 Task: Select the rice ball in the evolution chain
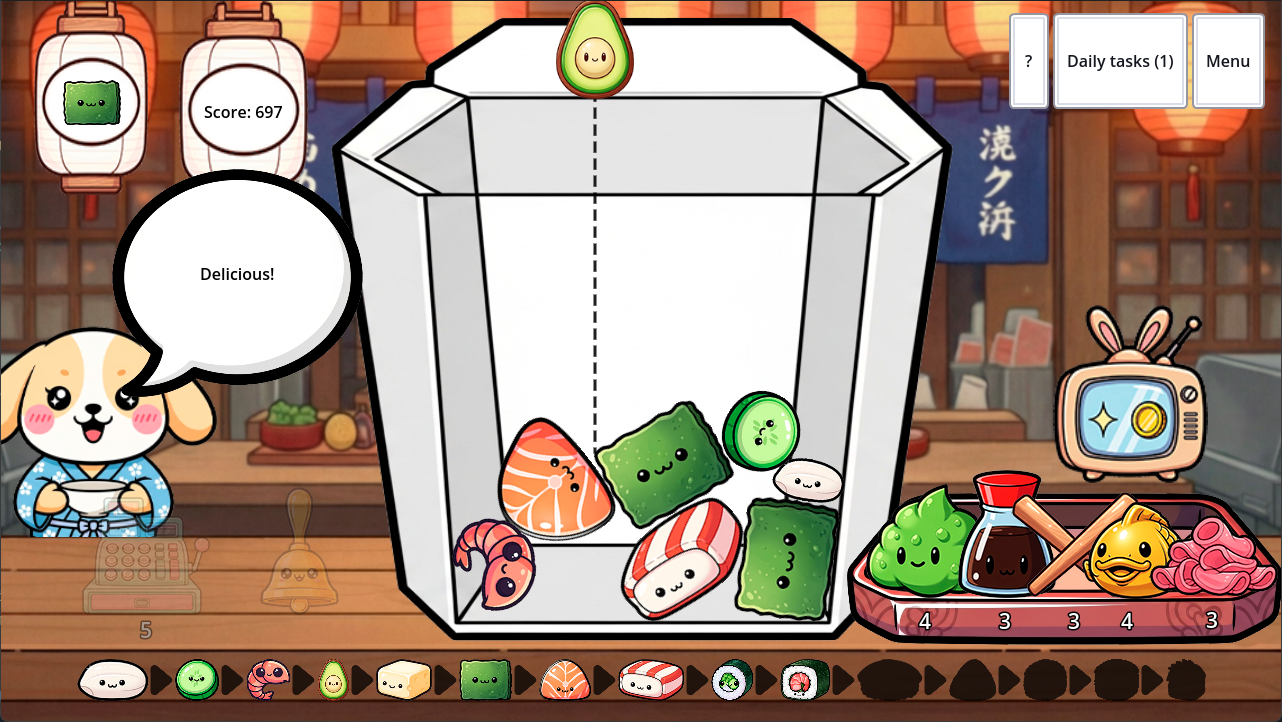(x=113, y=679)
